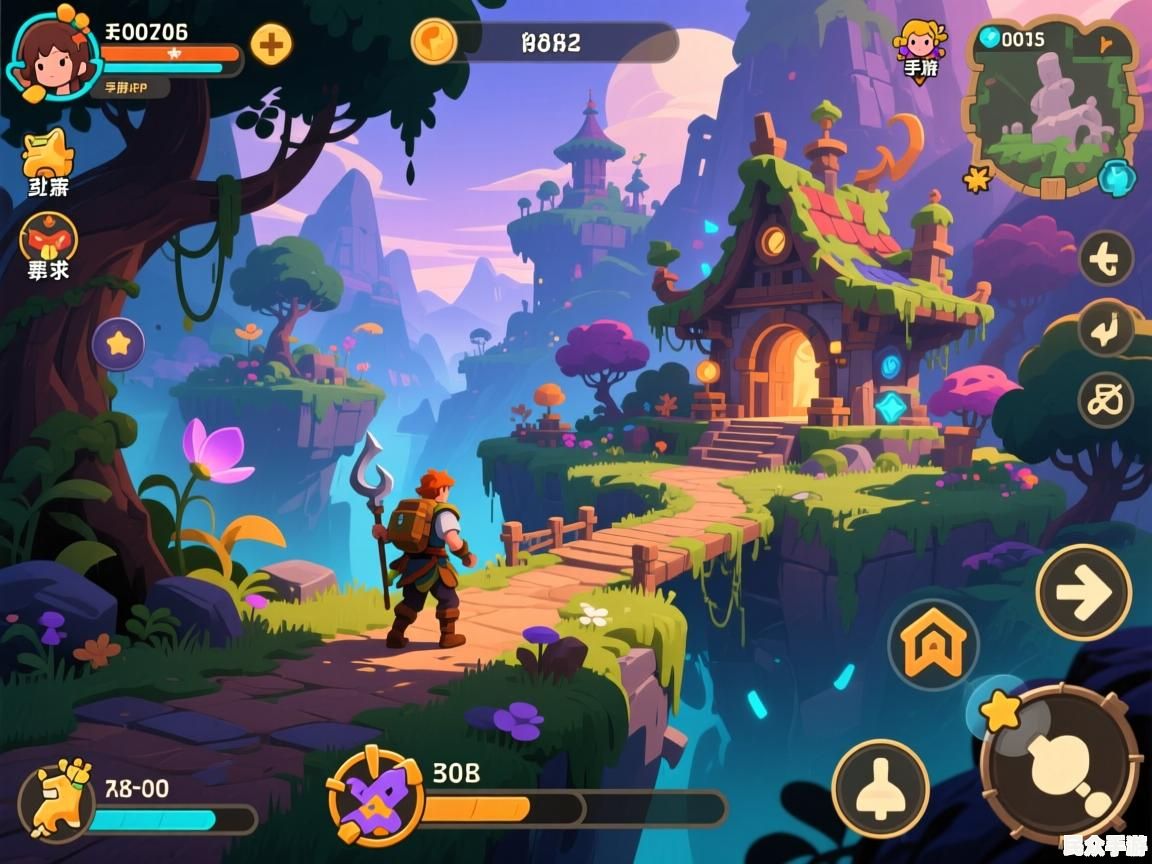Image resolution: width=1152 pixels, height=864 pixels.
Task: Trigger the looped knot skill button
Action: [1106, 400]
